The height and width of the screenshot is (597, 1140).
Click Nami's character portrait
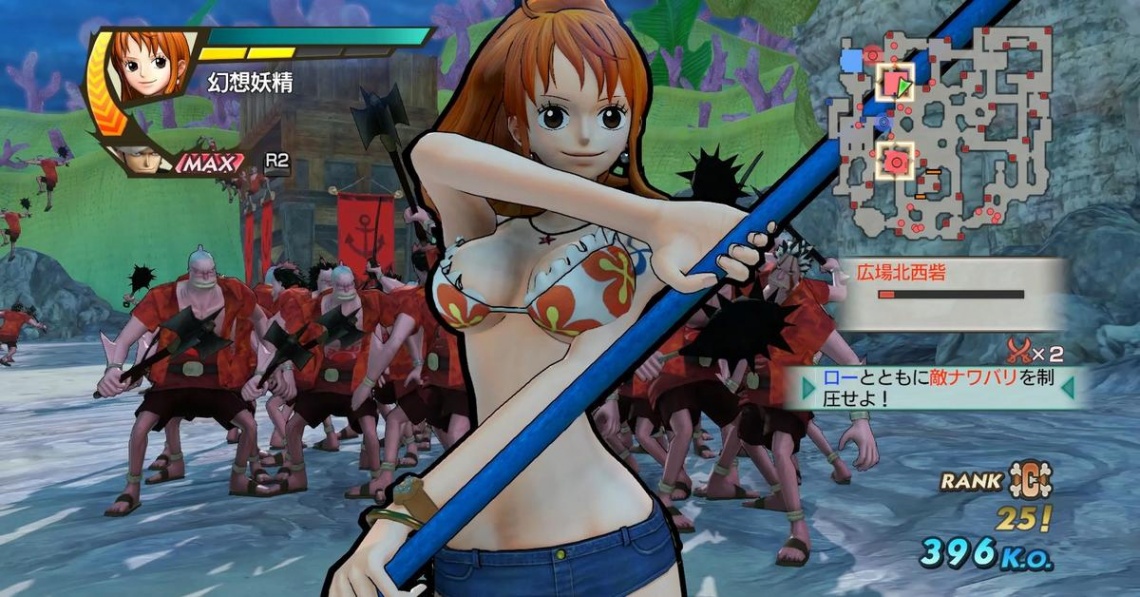point(151,65)
